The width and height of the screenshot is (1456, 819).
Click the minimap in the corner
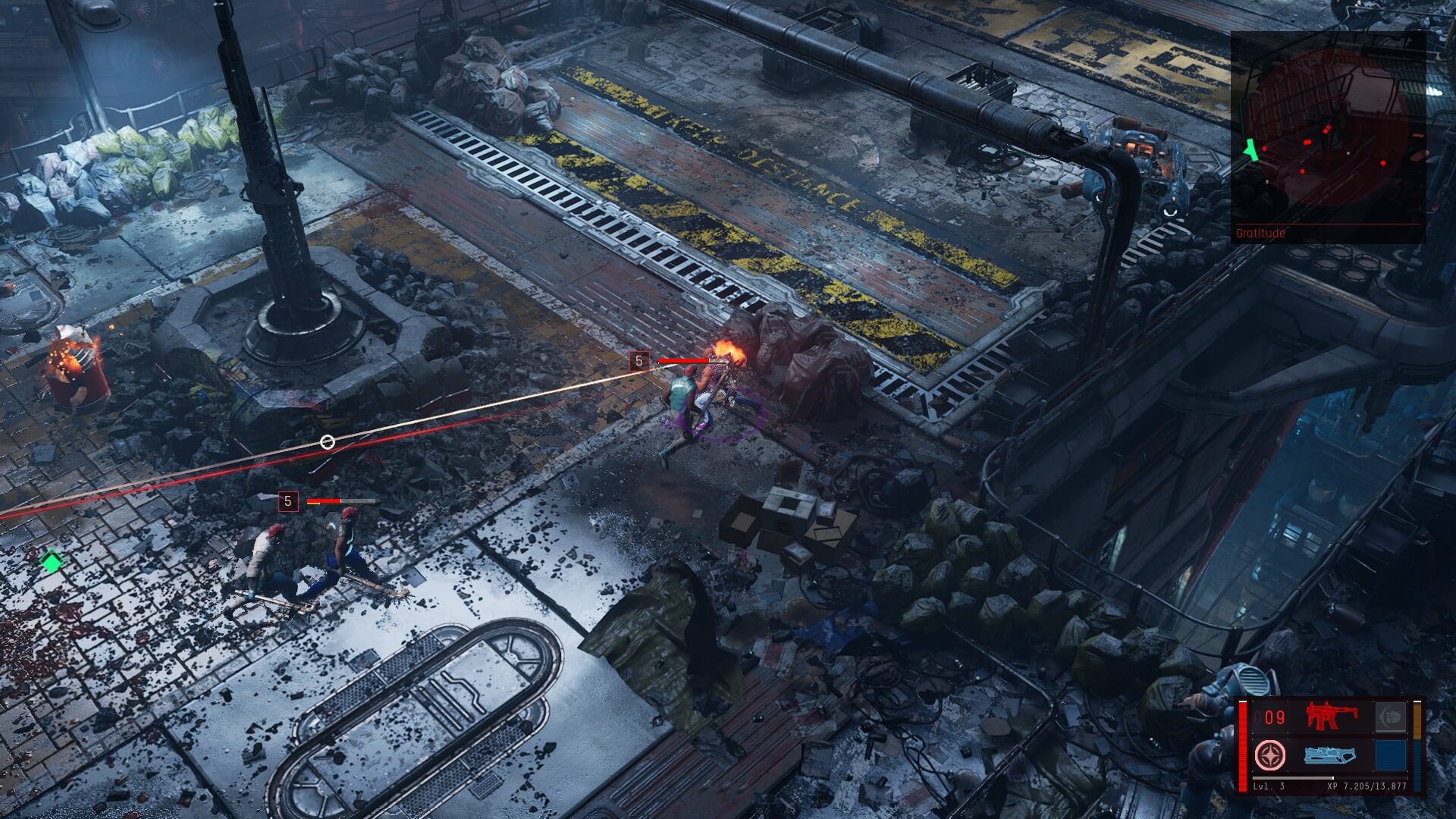coord(1327,136)
